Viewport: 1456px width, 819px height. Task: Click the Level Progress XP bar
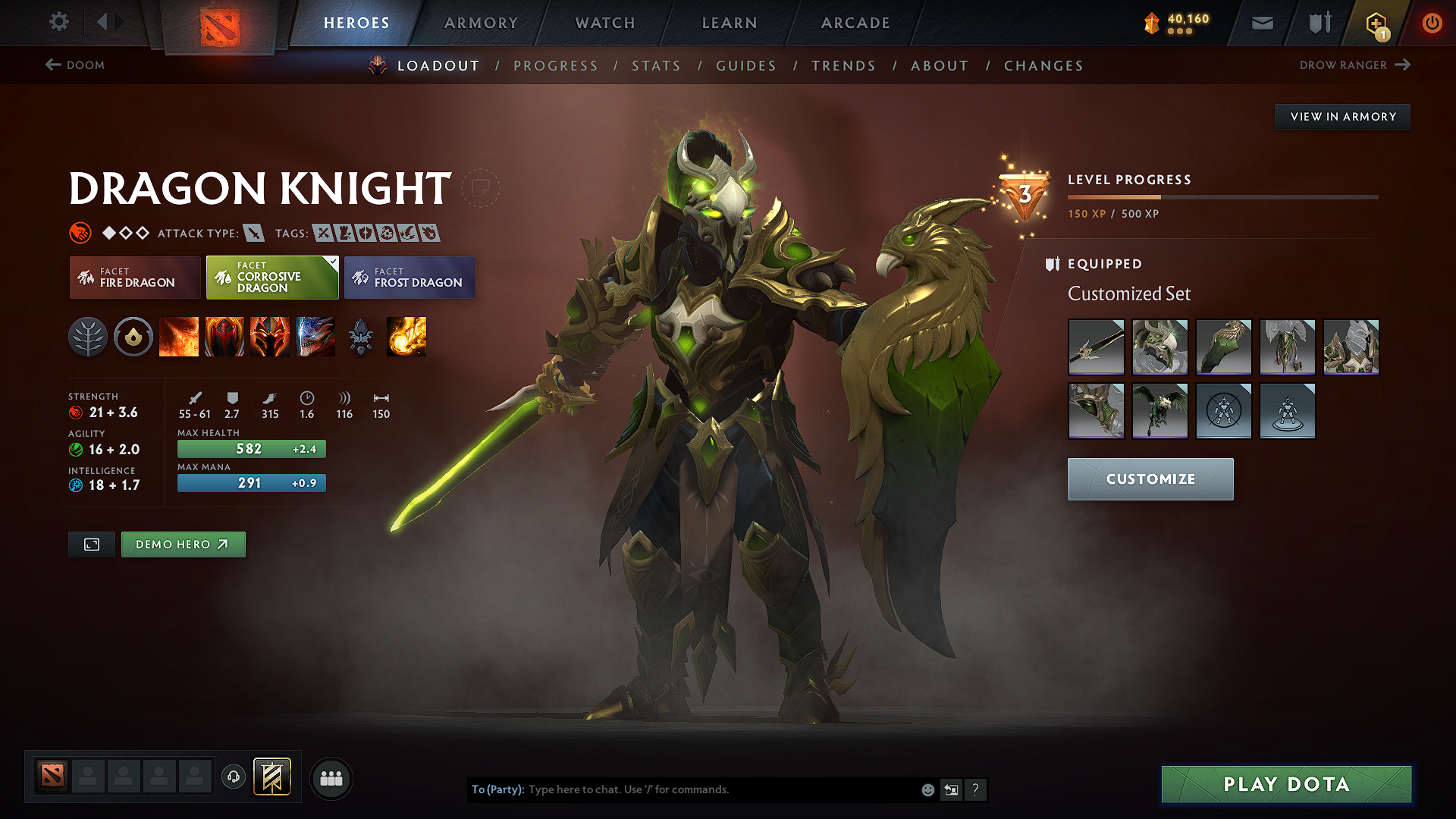pos(1222,196)
